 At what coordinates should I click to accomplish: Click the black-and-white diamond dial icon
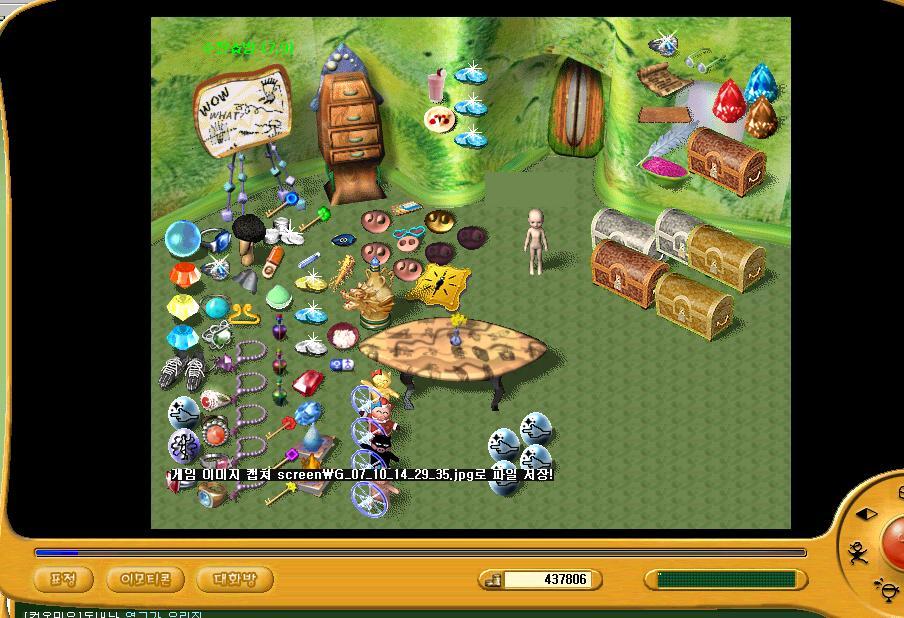867,514
